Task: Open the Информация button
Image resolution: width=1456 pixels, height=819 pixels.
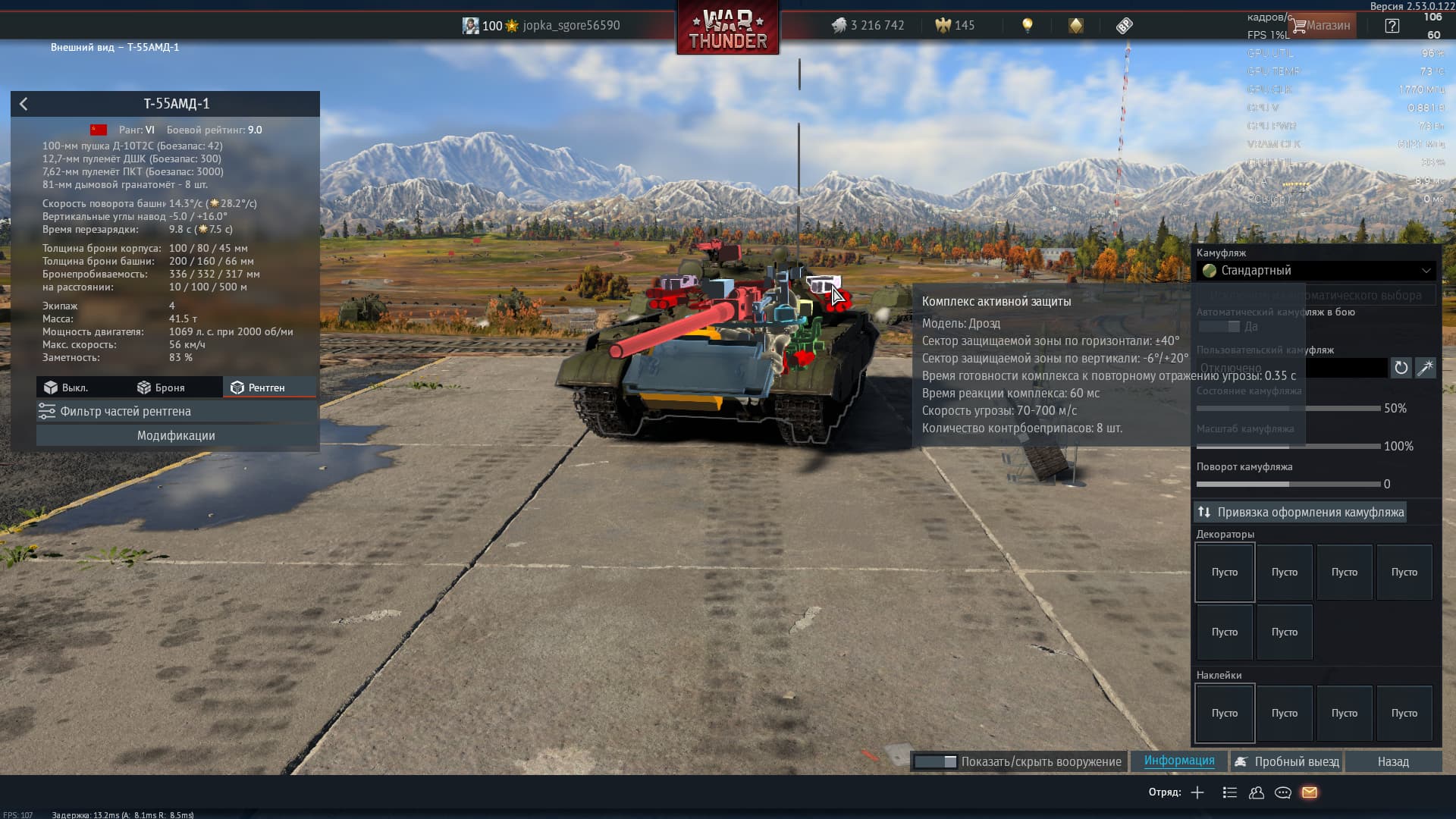Action: point(1179,761)
